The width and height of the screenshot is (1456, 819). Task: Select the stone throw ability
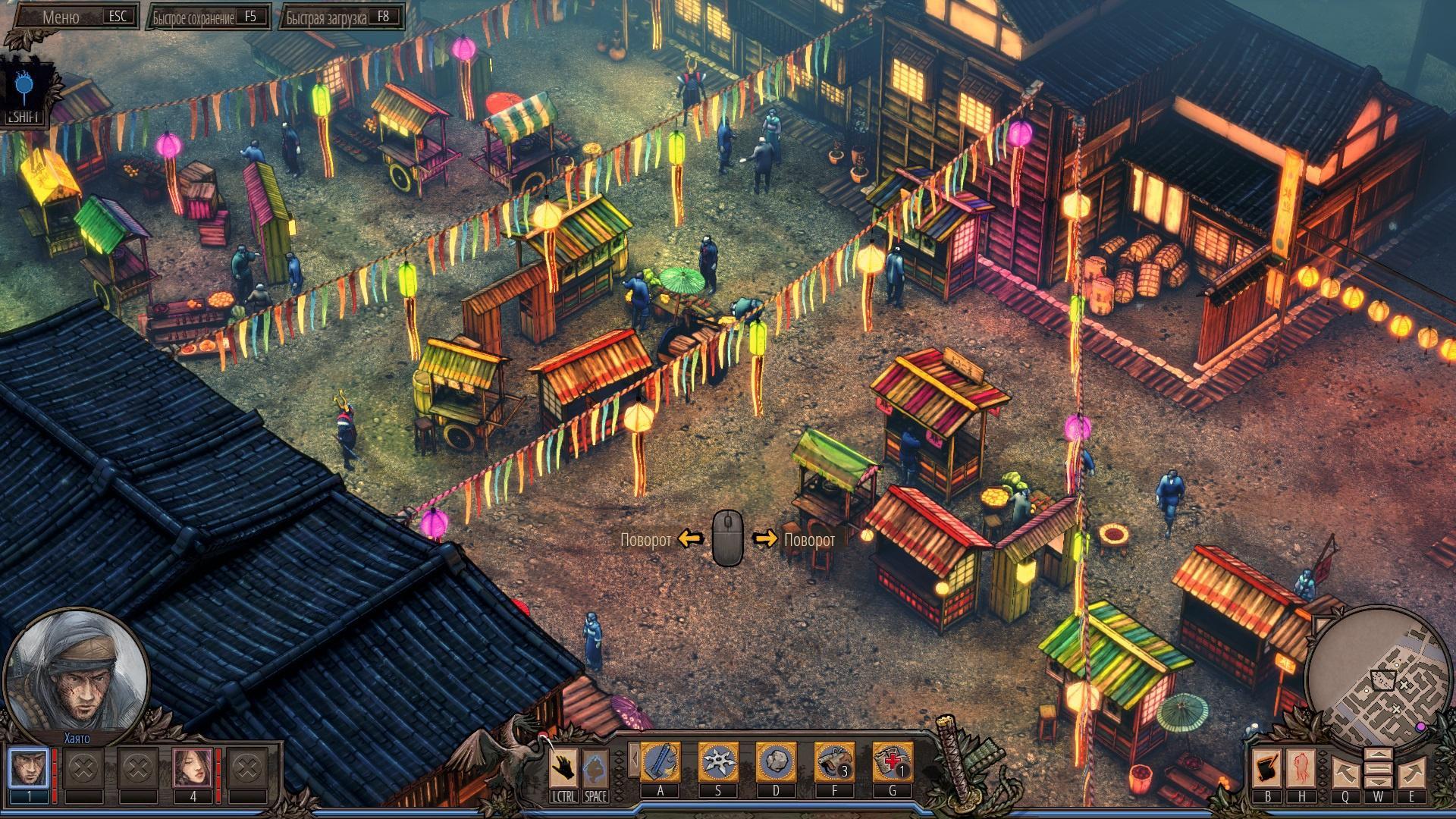coord(776,762)
